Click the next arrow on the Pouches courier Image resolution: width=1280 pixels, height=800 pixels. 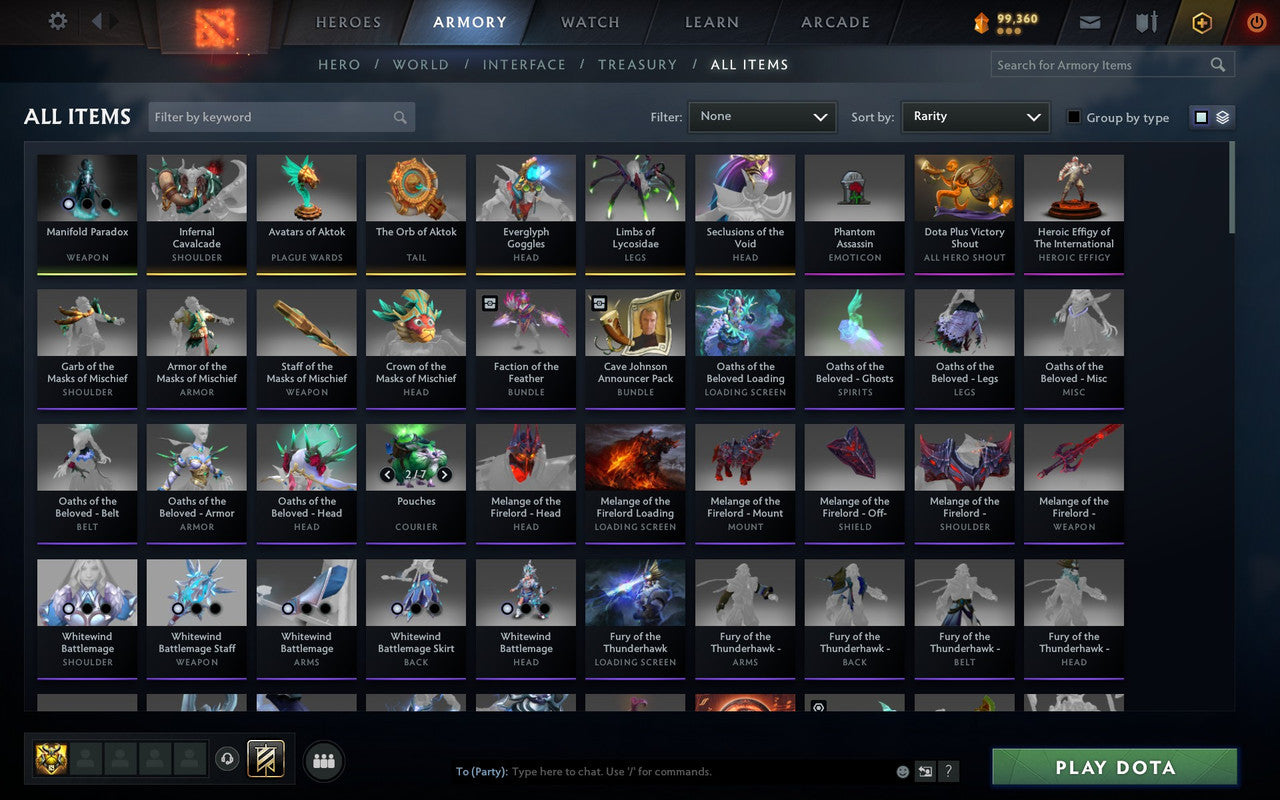pos(443,475)
